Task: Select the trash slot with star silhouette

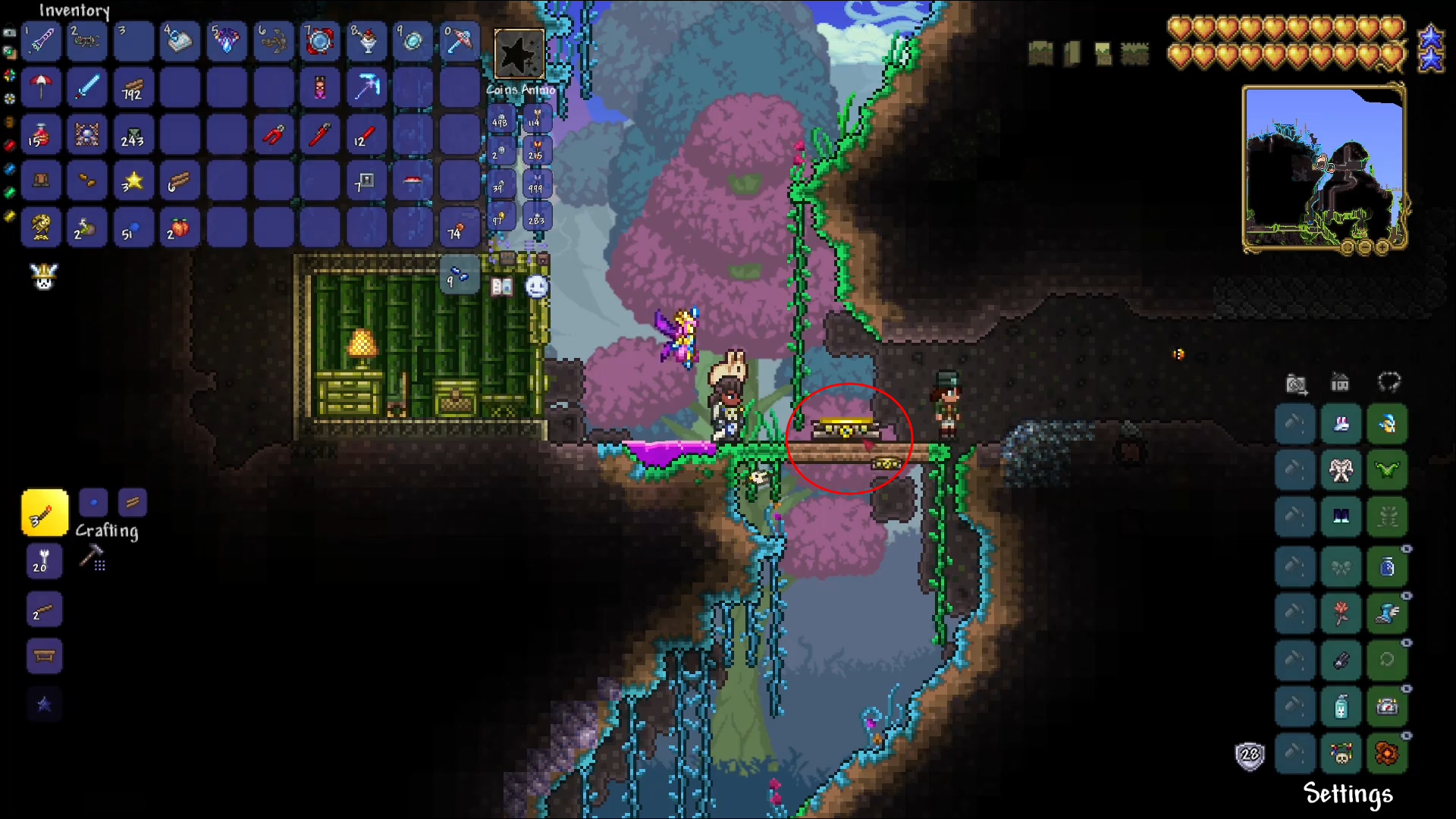Action: pyautogui.click(x=519, y=54)
